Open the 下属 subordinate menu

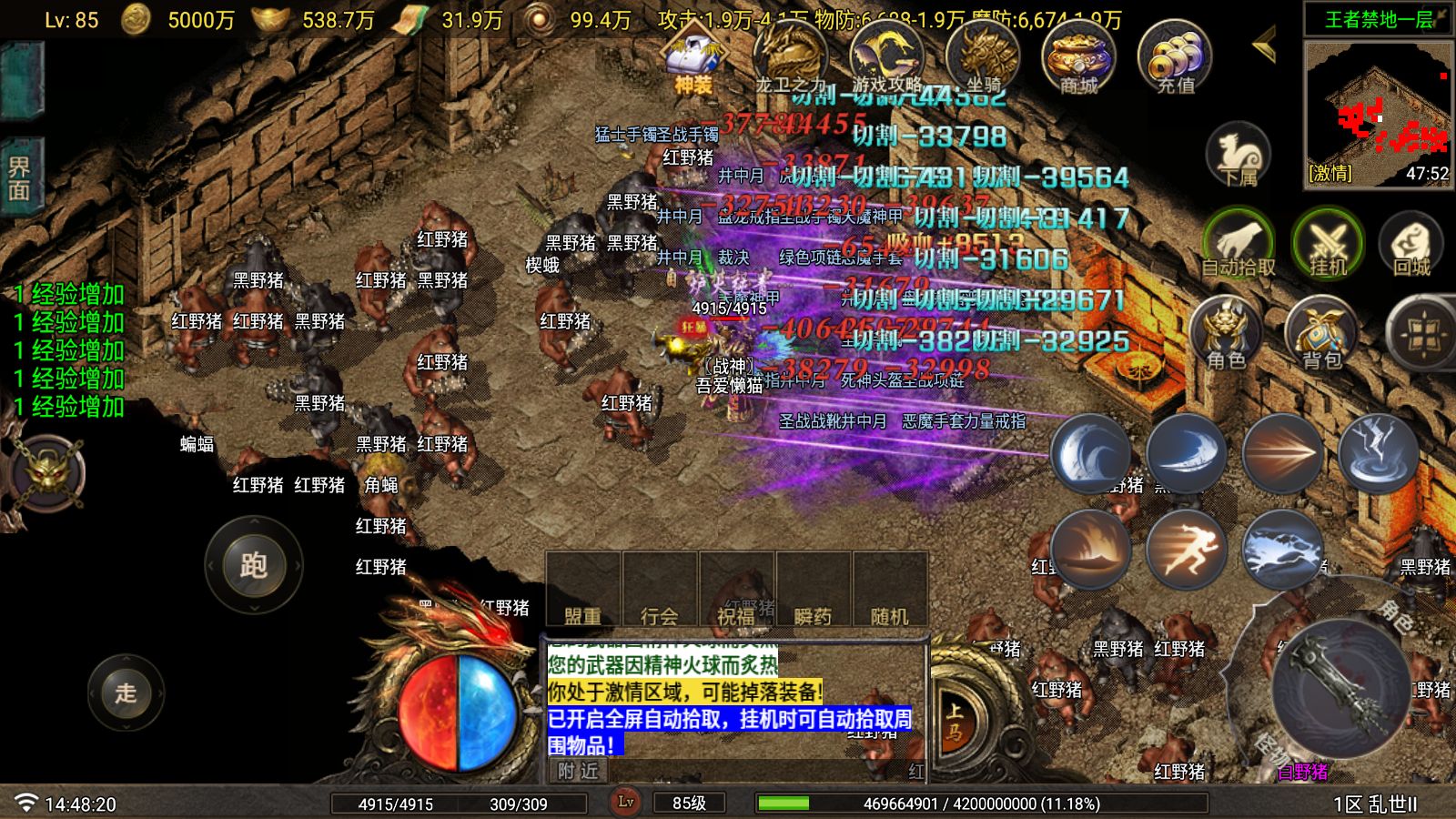coord(1238,155)
